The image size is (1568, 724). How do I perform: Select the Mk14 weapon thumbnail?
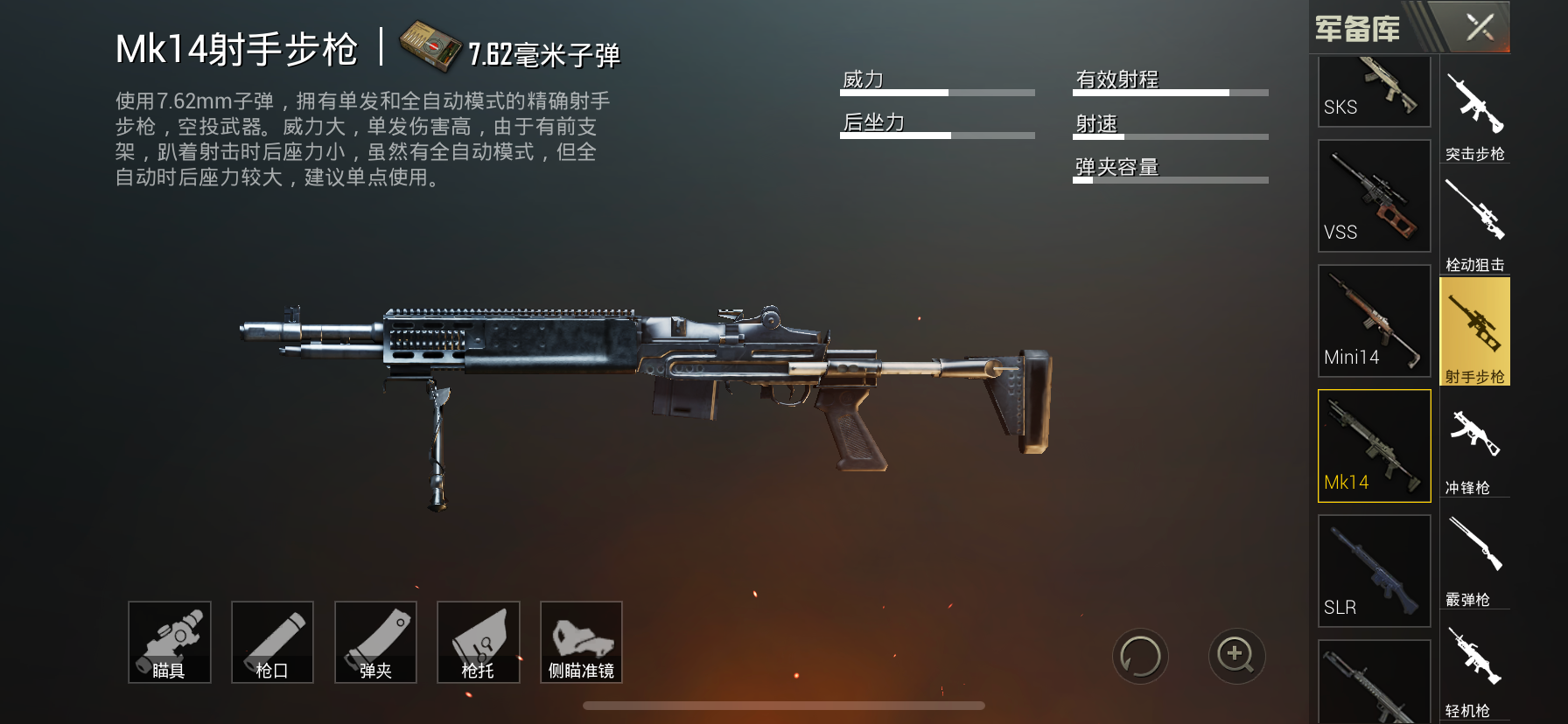click(1374, 446)
